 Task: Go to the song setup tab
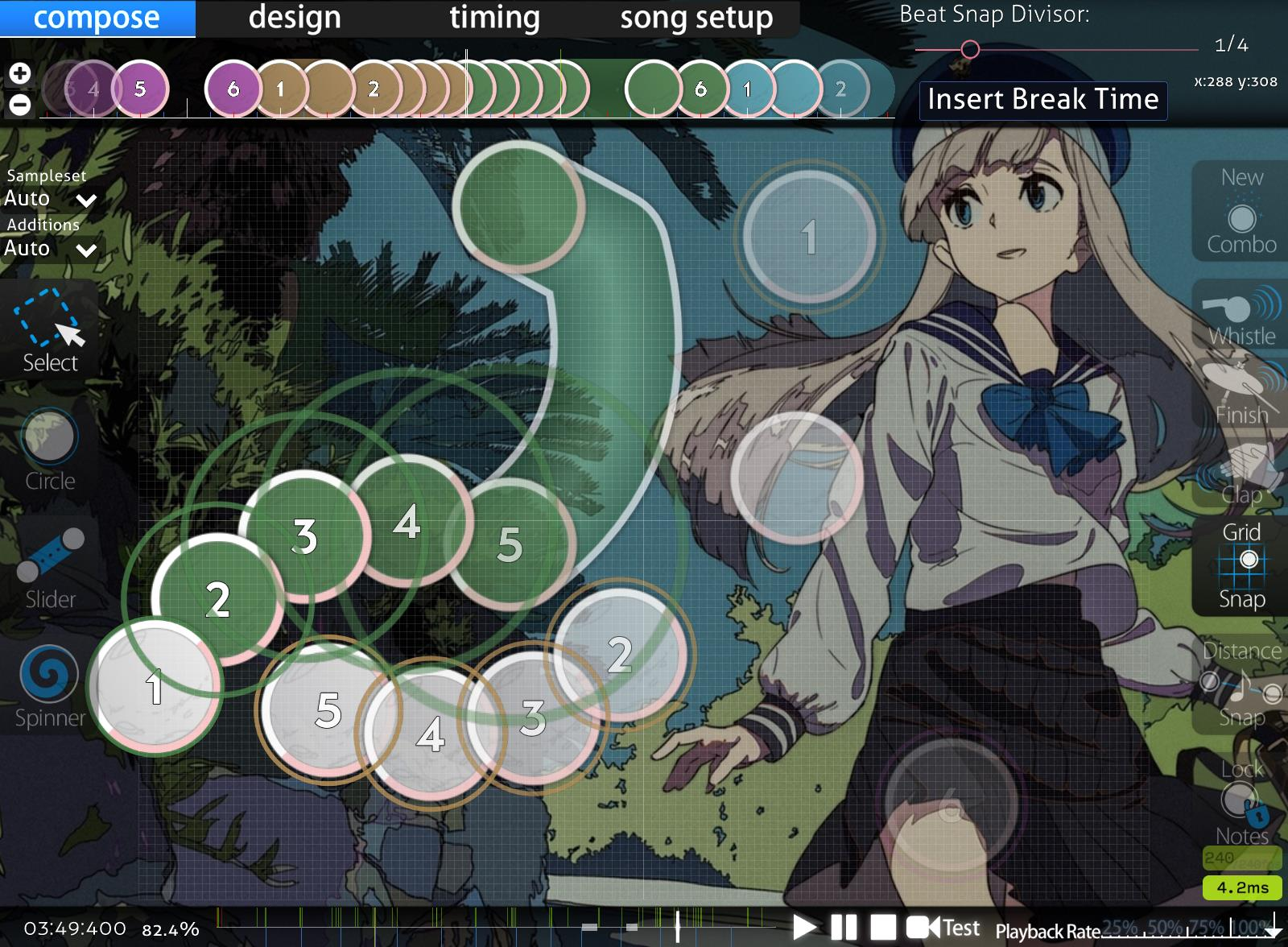(696, 18)
